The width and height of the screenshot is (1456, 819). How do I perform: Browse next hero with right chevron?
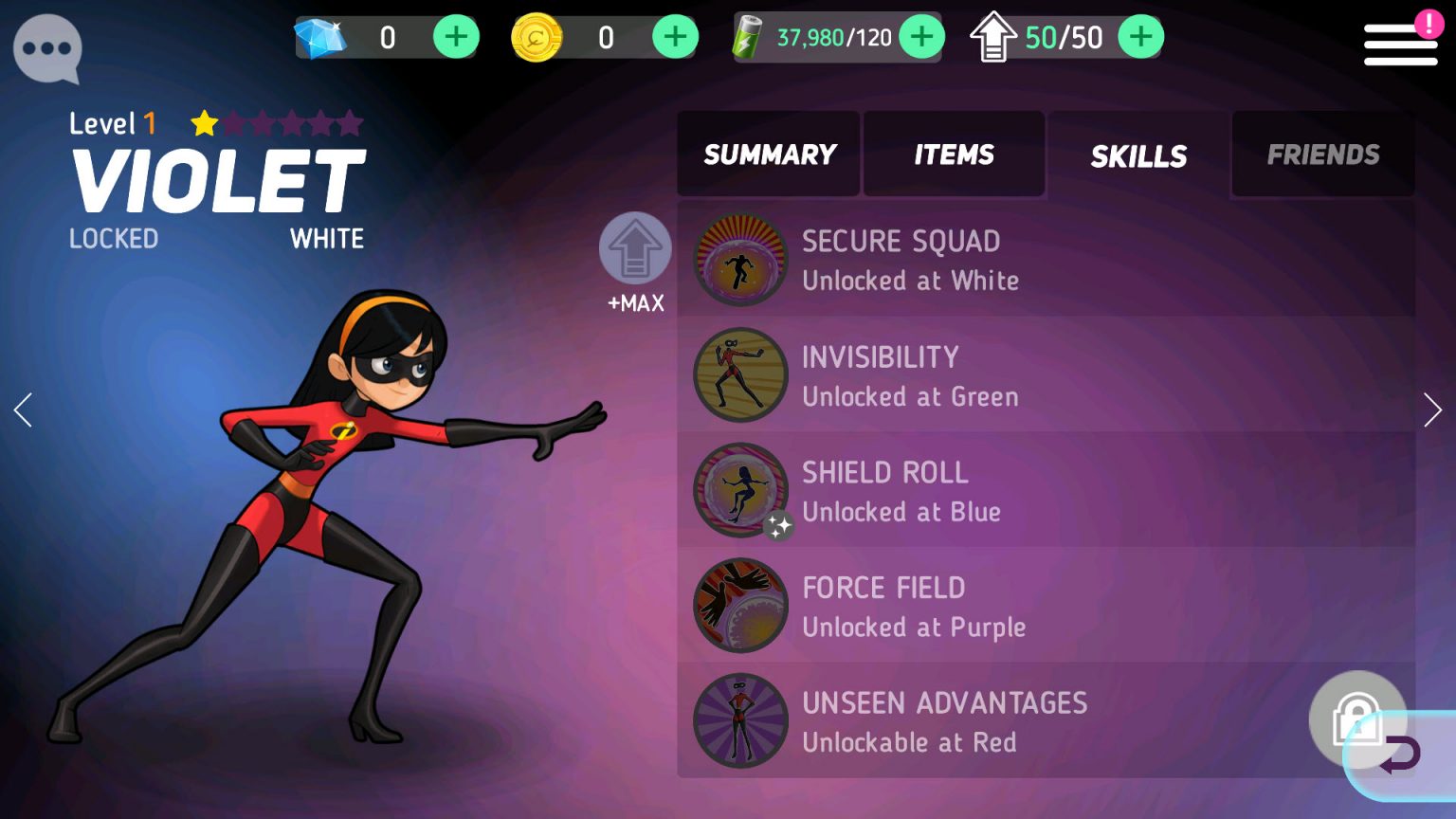[1433, 409]
